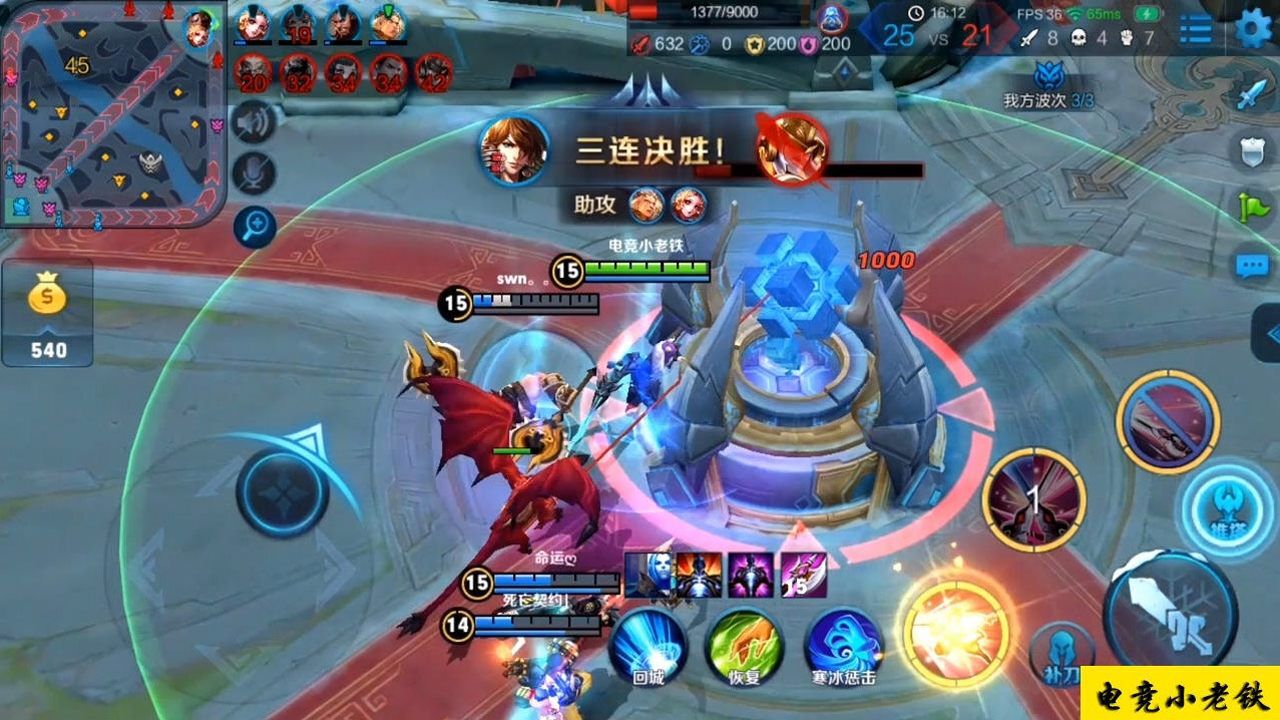Viewport: 1280px width, 720px height.
Task: Send the shield retreat signal
Action: point(1252,151)
